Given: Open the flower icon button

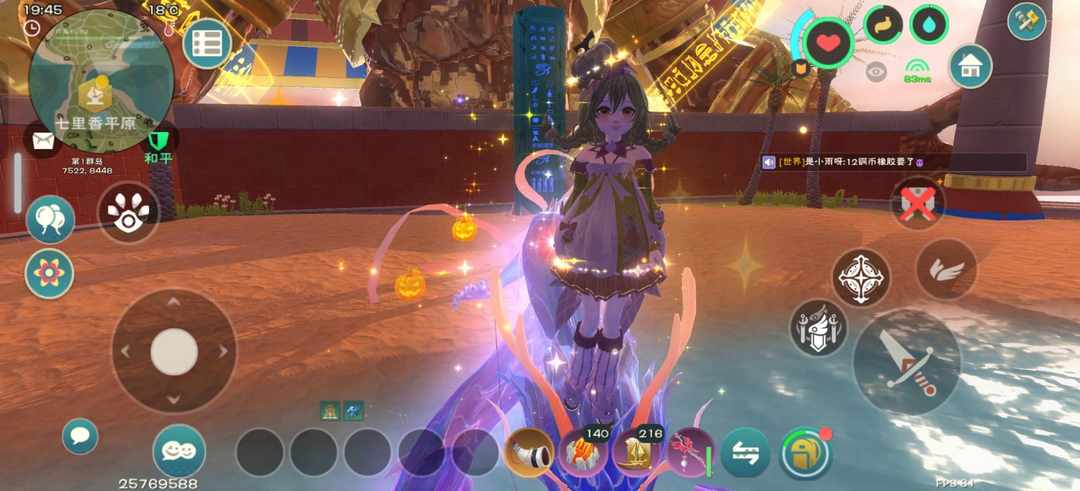Looking at the screenshot, I should pos(49,273).
